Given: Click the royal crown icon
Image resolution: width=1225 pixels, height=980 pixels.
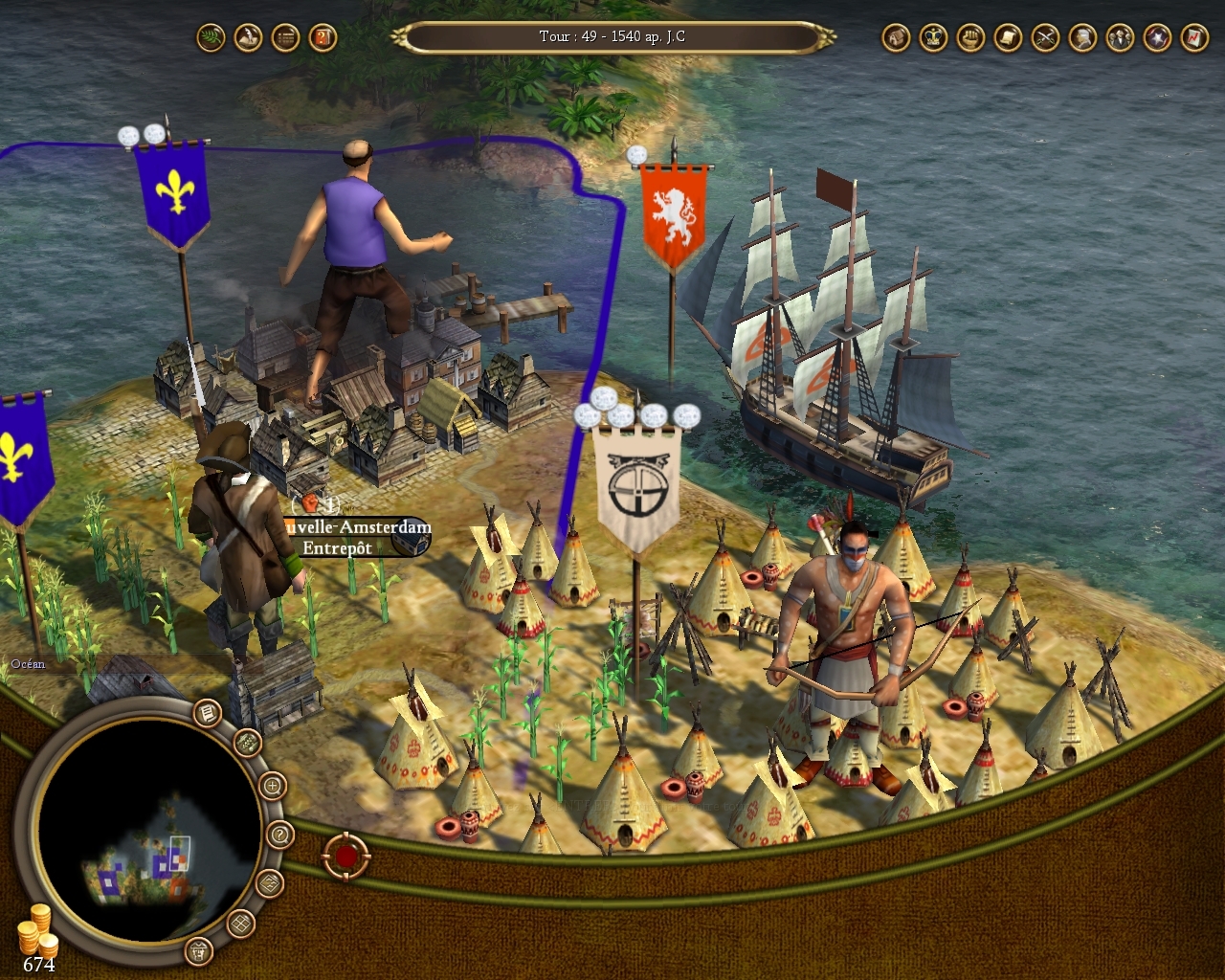Looking at the screenshot, I should point(933,38).
